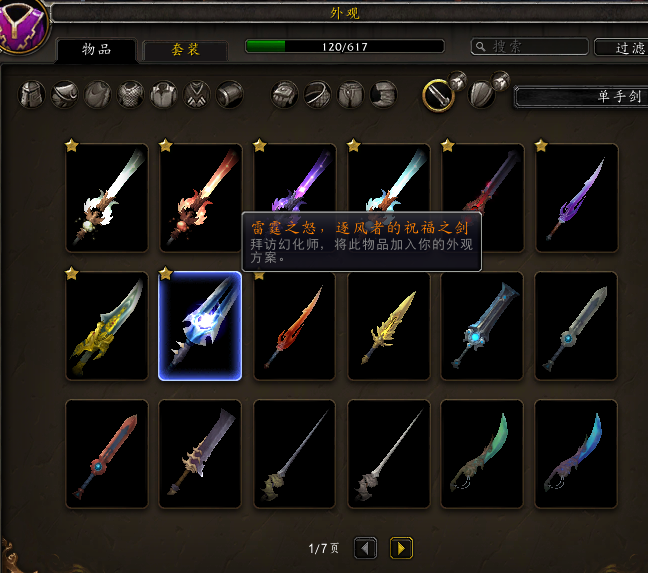Select the broad blue-gem greatsword appearance
This screenshot has width=648, height=573.
tap(482, 326)
